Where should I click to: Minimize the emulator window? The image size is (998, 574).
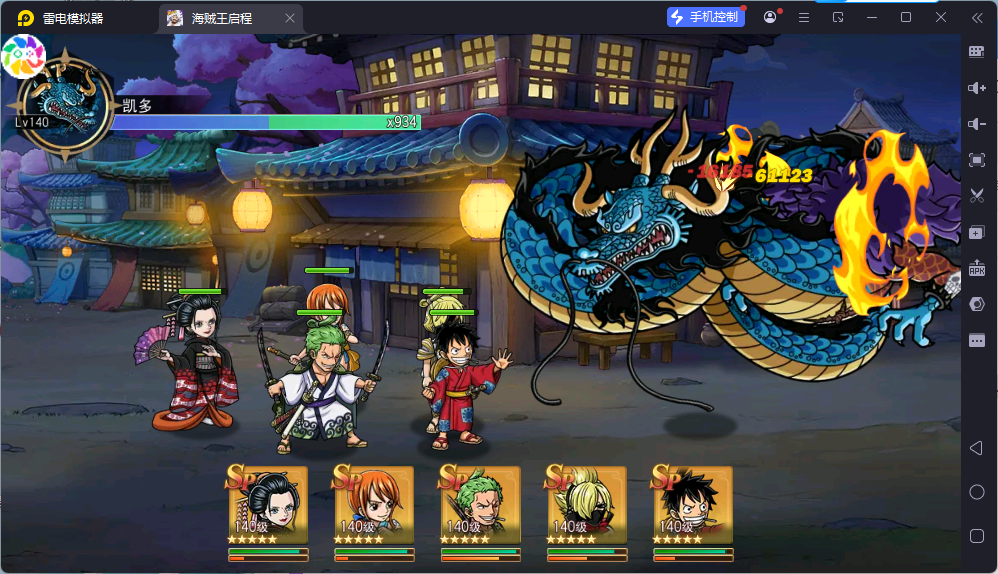coord(872,17)
